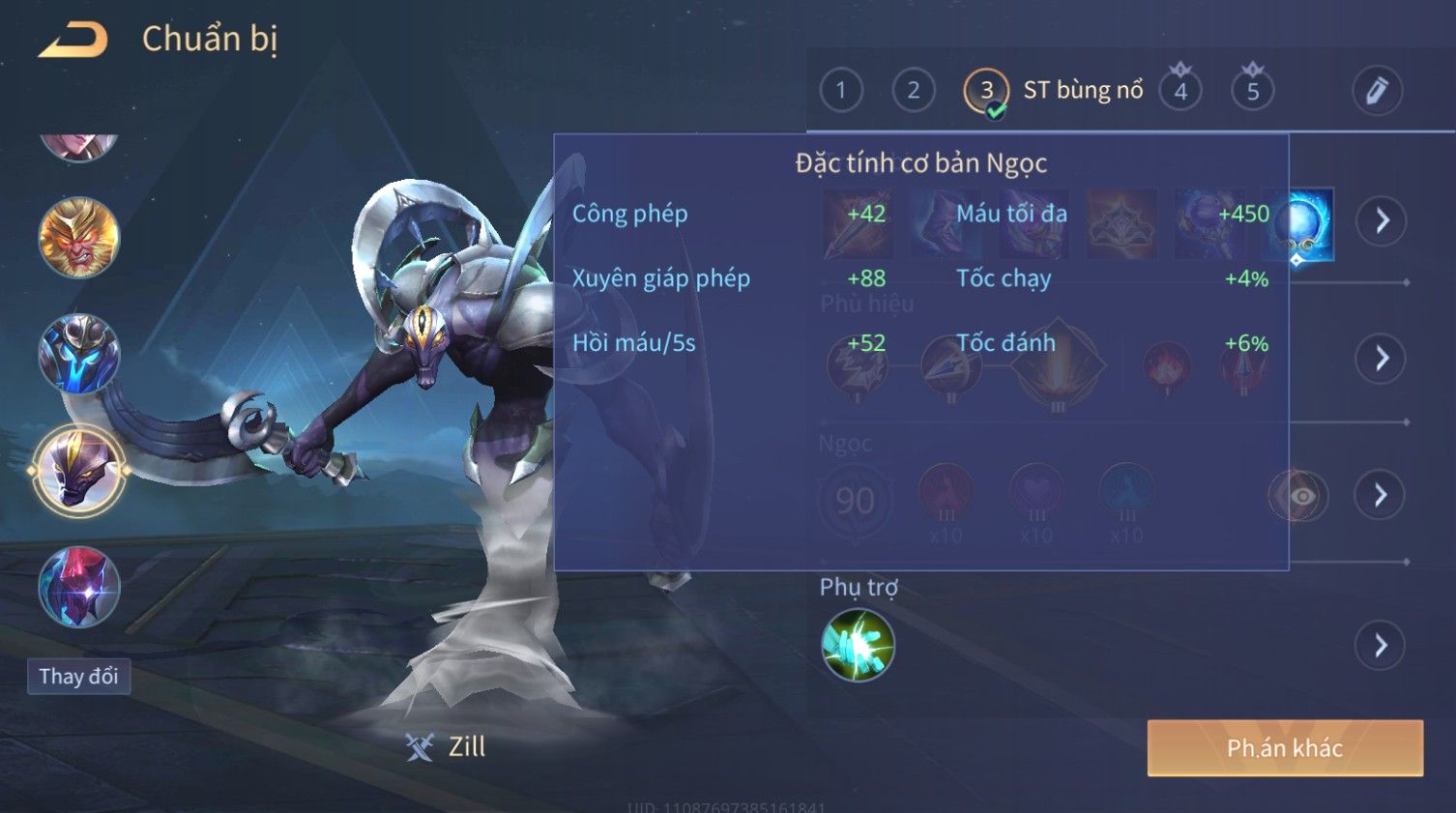Screen dimensions: 1456x813
Task: Choose the ST bùng nổ preset 3
Action: [986, 91]
